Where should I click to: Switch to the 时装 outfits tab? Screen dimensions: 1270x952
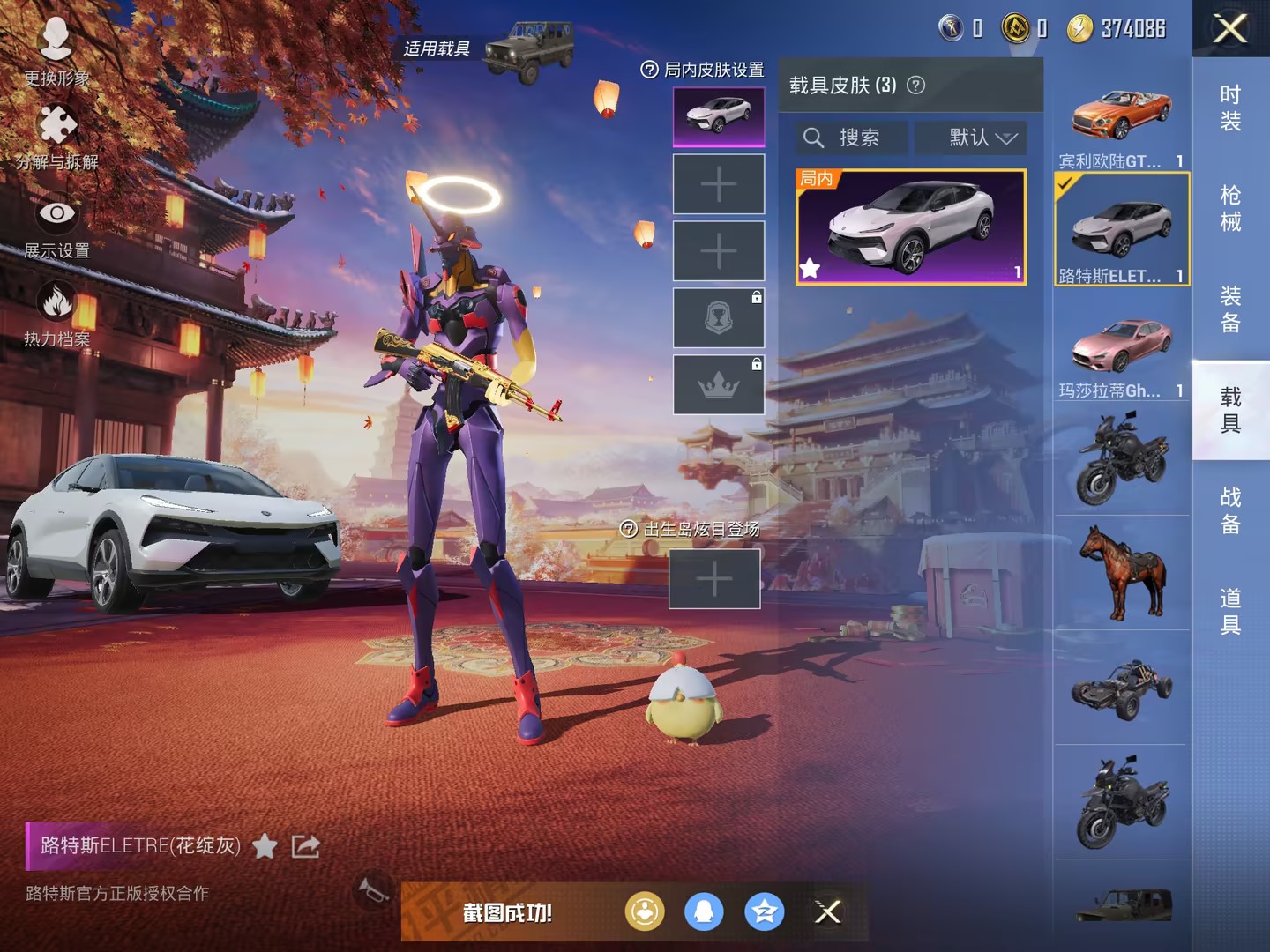[x=1230, y=108]
